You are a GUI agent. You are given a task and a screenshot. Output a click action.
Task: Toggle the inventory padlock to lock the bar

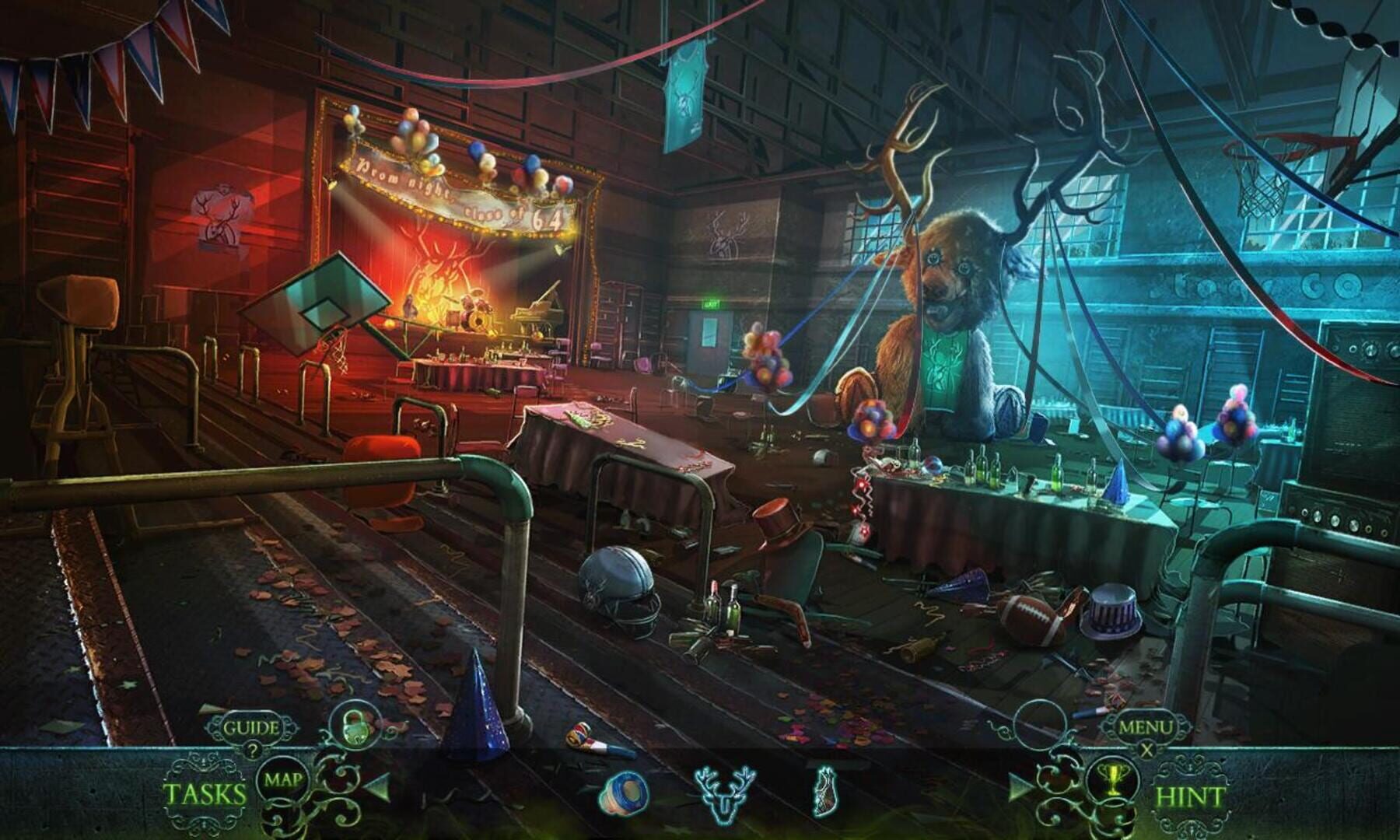point(353,728)
